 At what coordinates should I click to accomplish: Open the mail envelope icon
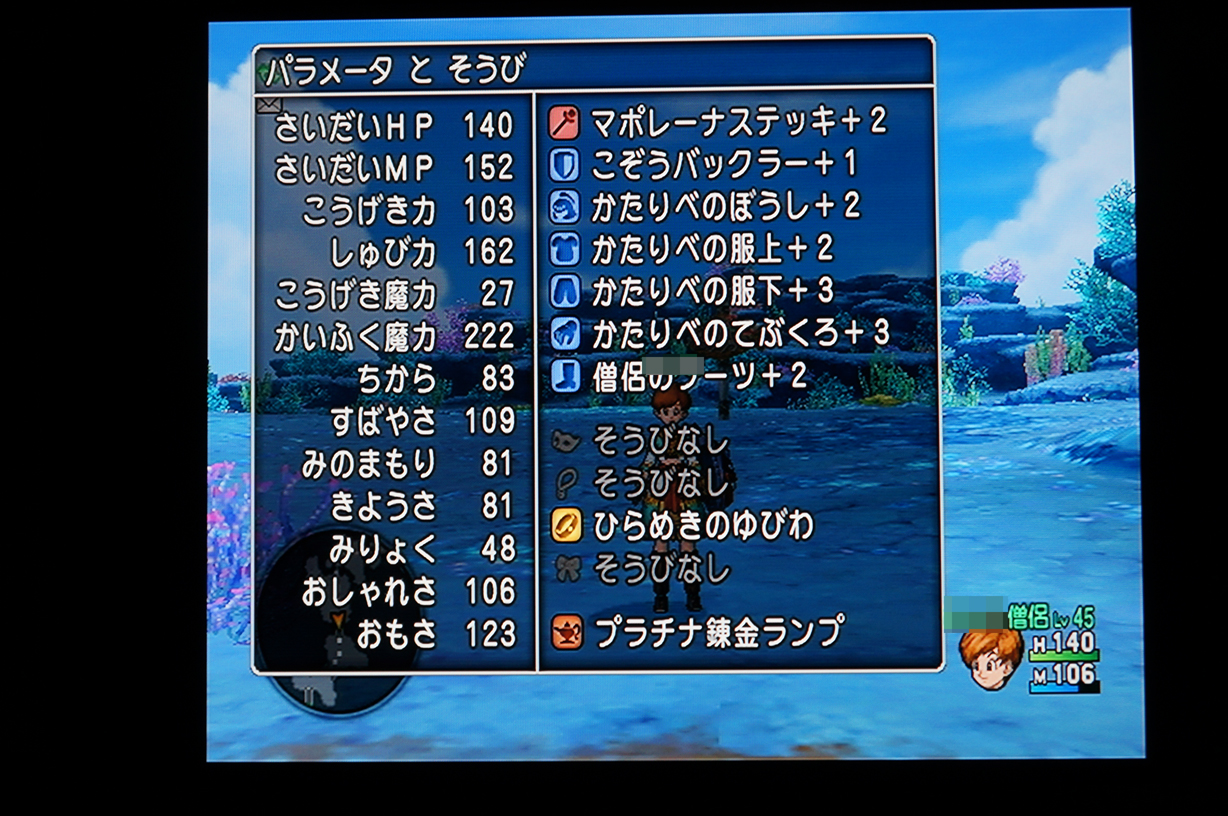click(269, 104)
